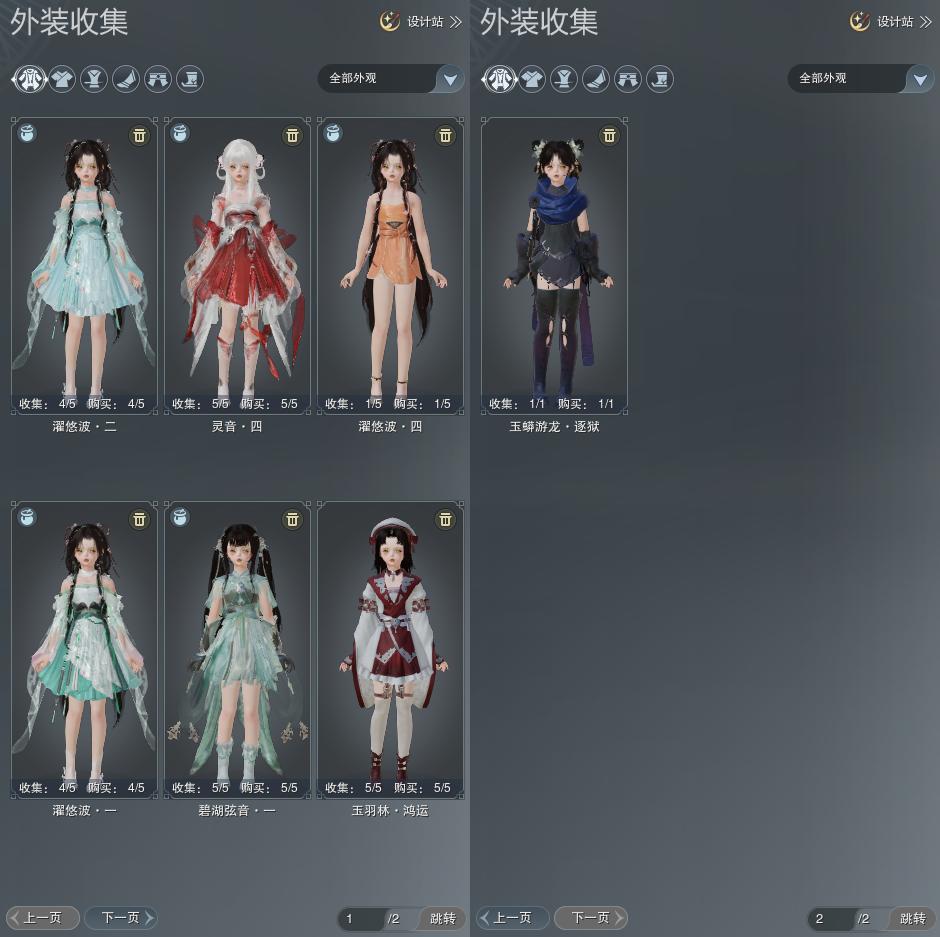Click the dye pot icon on 碧湖弦音·一 card
Screen dimensions: 940x937
pyautogui.click(x=180, y=517)
